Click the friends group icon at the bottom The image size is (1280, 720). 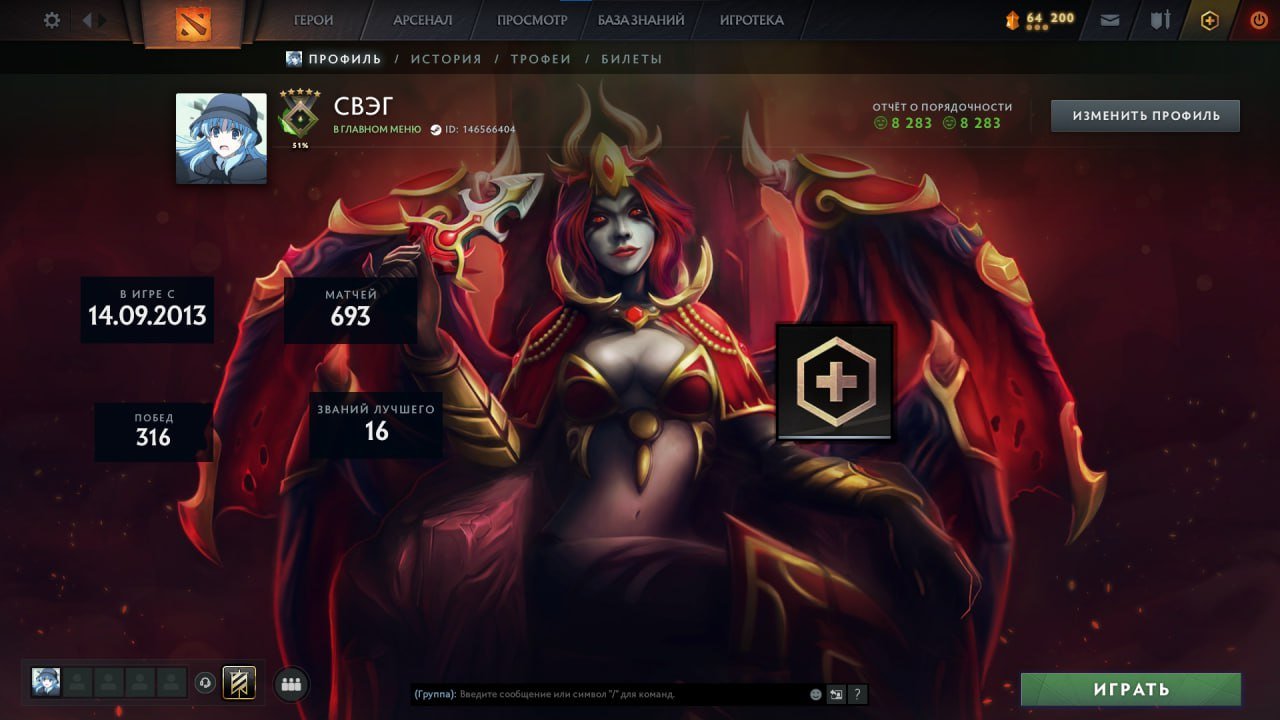289,683
